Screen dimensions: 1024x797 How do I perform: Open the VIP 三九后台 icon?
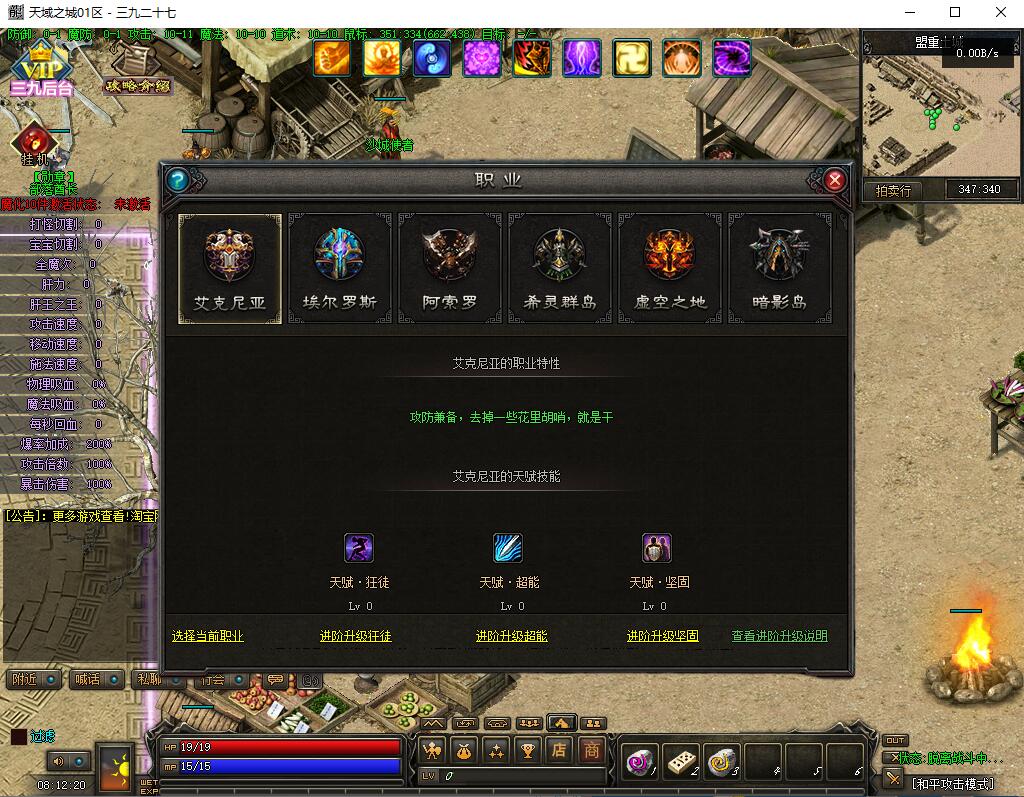41,70
